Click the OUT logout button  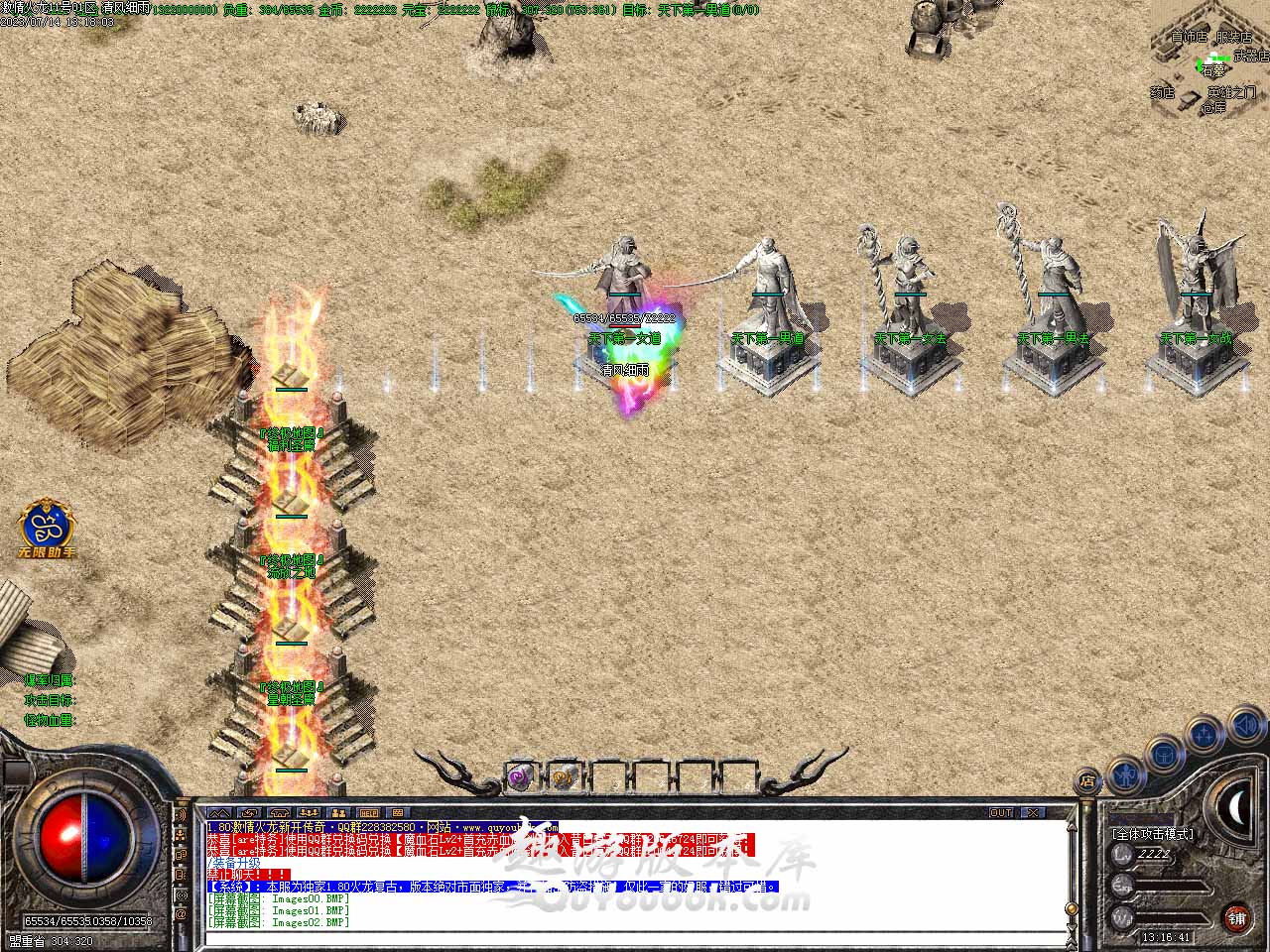1001,813
